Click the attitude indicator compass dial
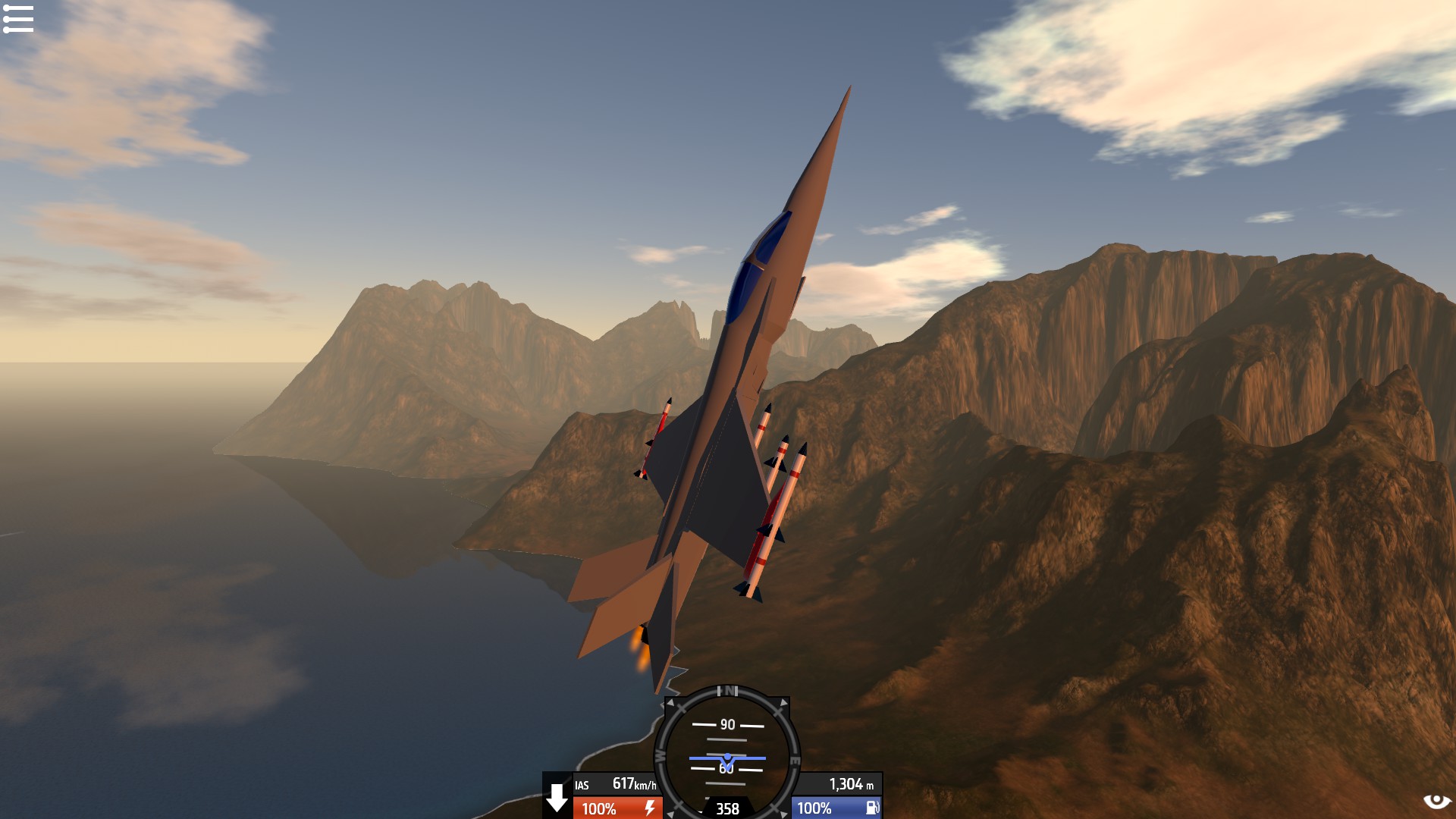This screenshot has height=819, width=1456. coord(726,752)
